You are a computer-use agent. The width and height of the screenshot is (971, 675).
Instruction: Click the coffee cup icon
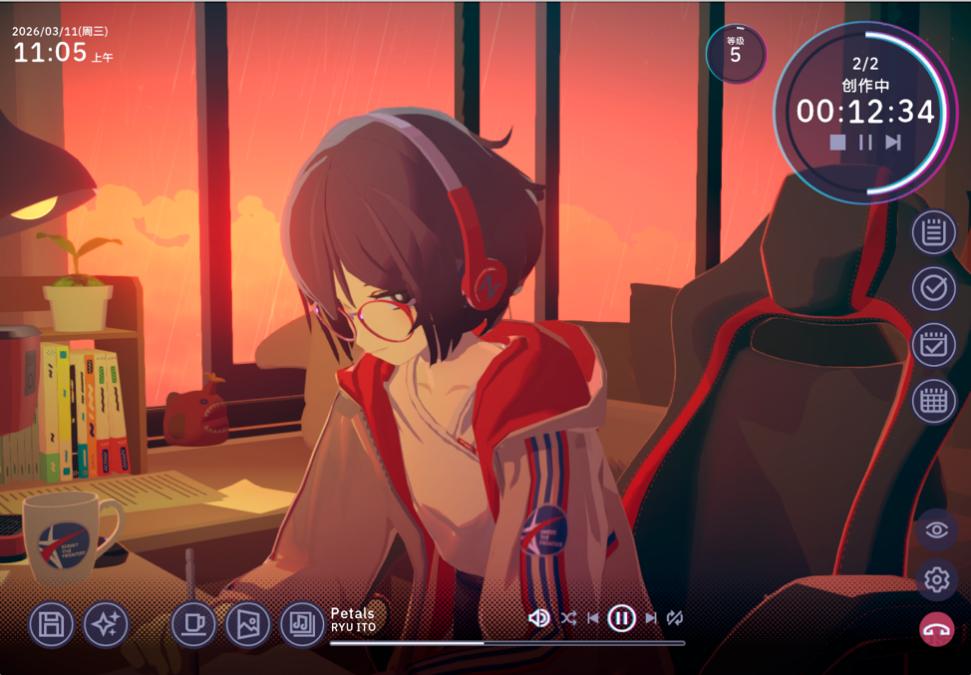tap(193, 625)
